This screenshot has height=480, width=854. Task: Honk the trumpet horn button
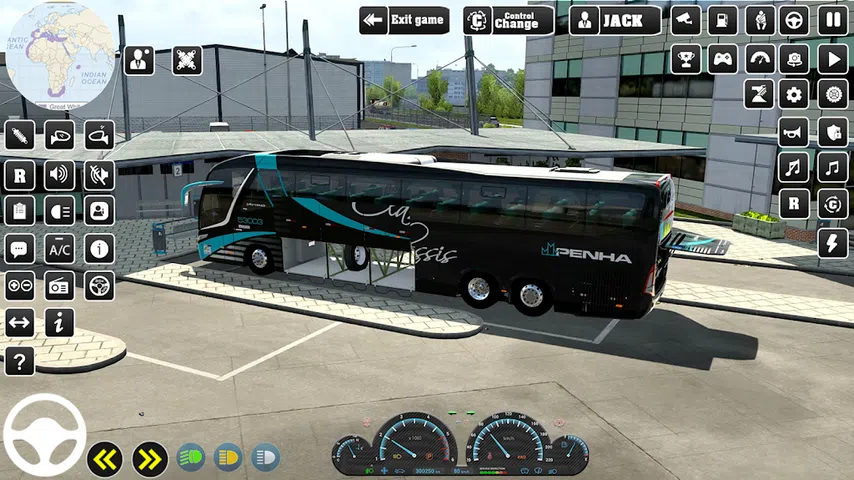[795, 132]
